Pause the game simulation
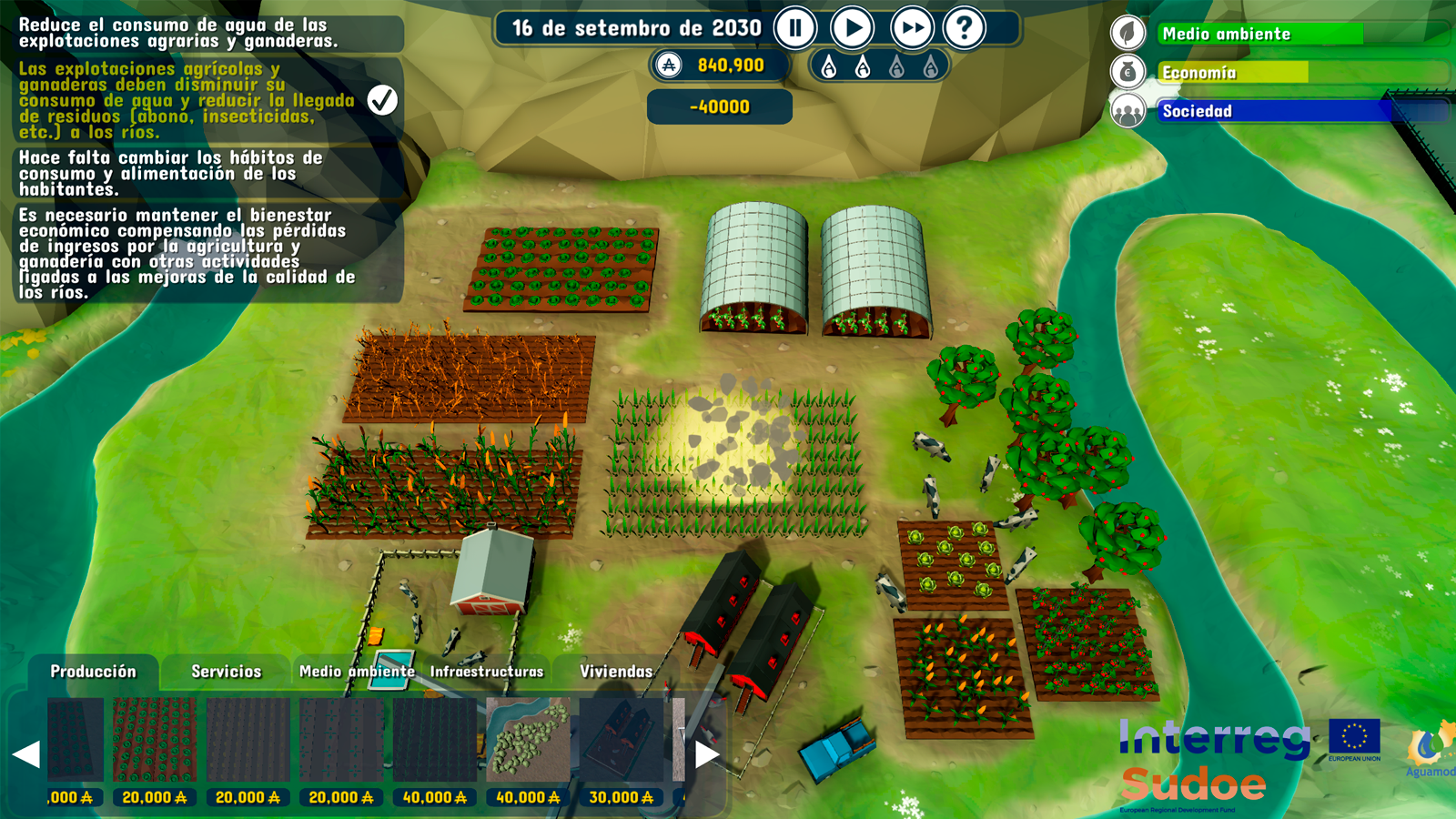Viewport: 1456px width, 819px height. click(x=795, y=28)
